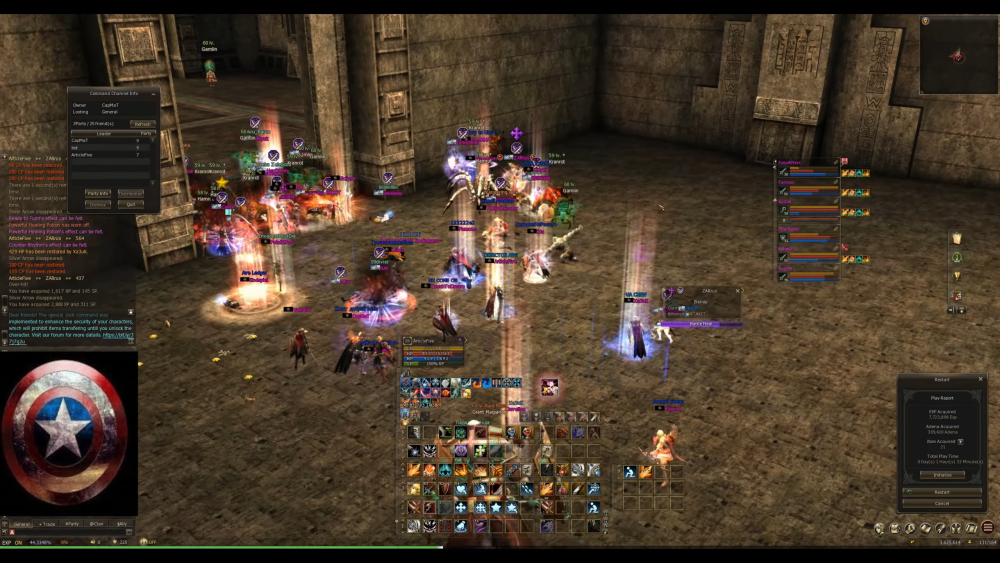Open Party Info in command channel window
Image resolution: width=1000 pixels, height=563 pixels.
click(x=98, y=193)
